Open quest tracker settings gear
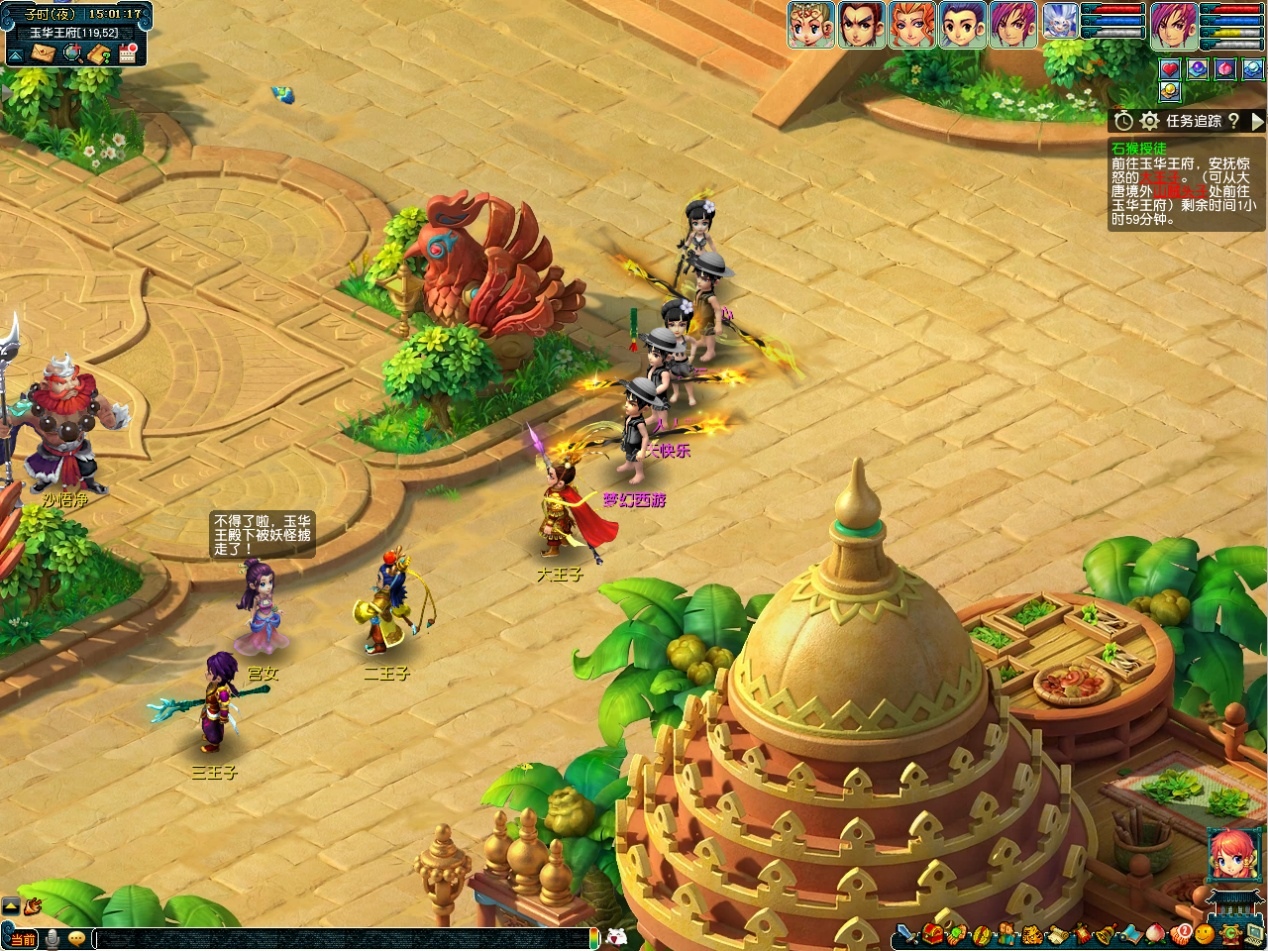The width and height of the screenshot is (1268, 951). [x=1150, y=121]
